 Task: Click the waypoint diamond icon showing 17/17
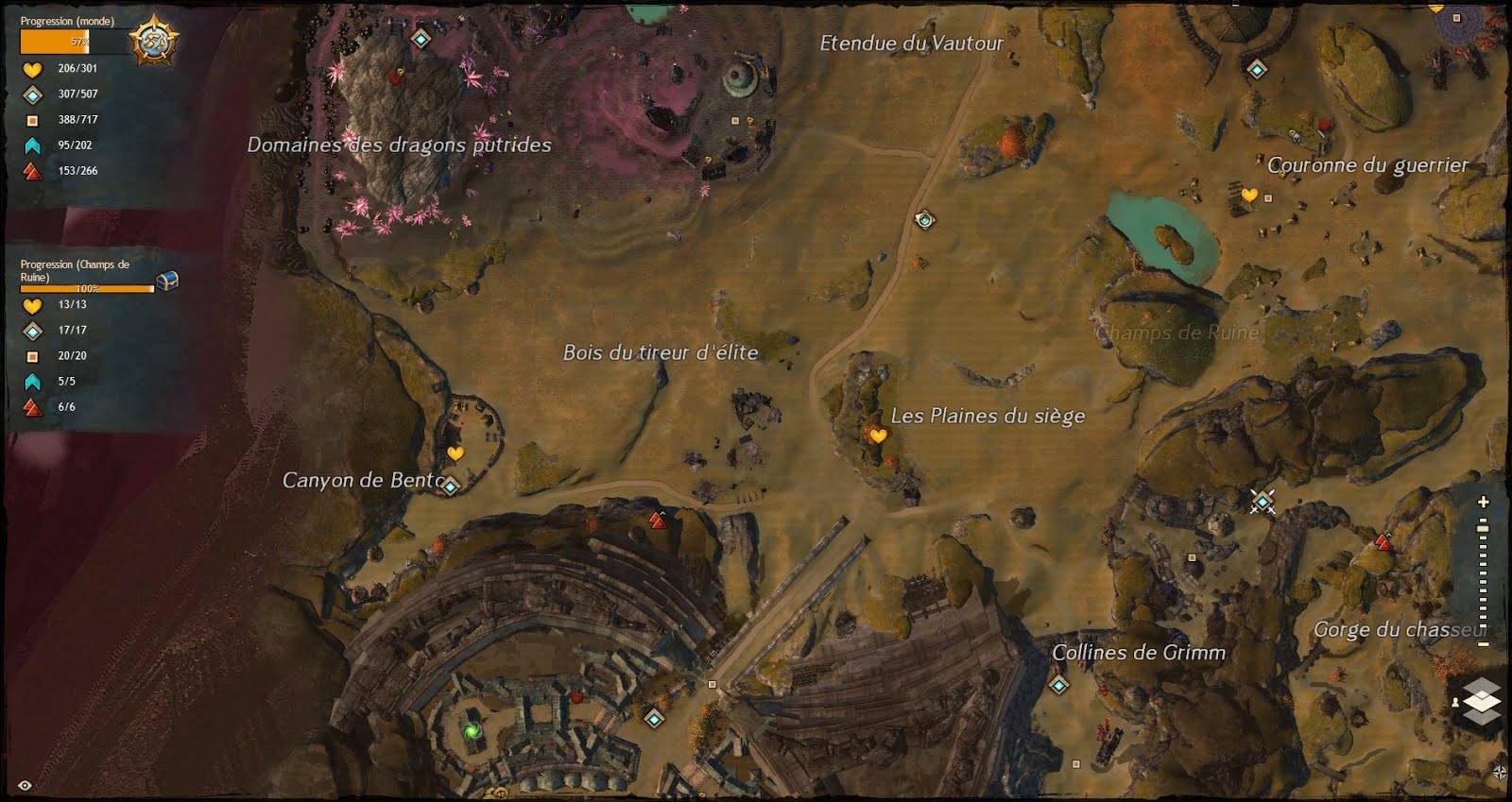[x=31, y=331]
